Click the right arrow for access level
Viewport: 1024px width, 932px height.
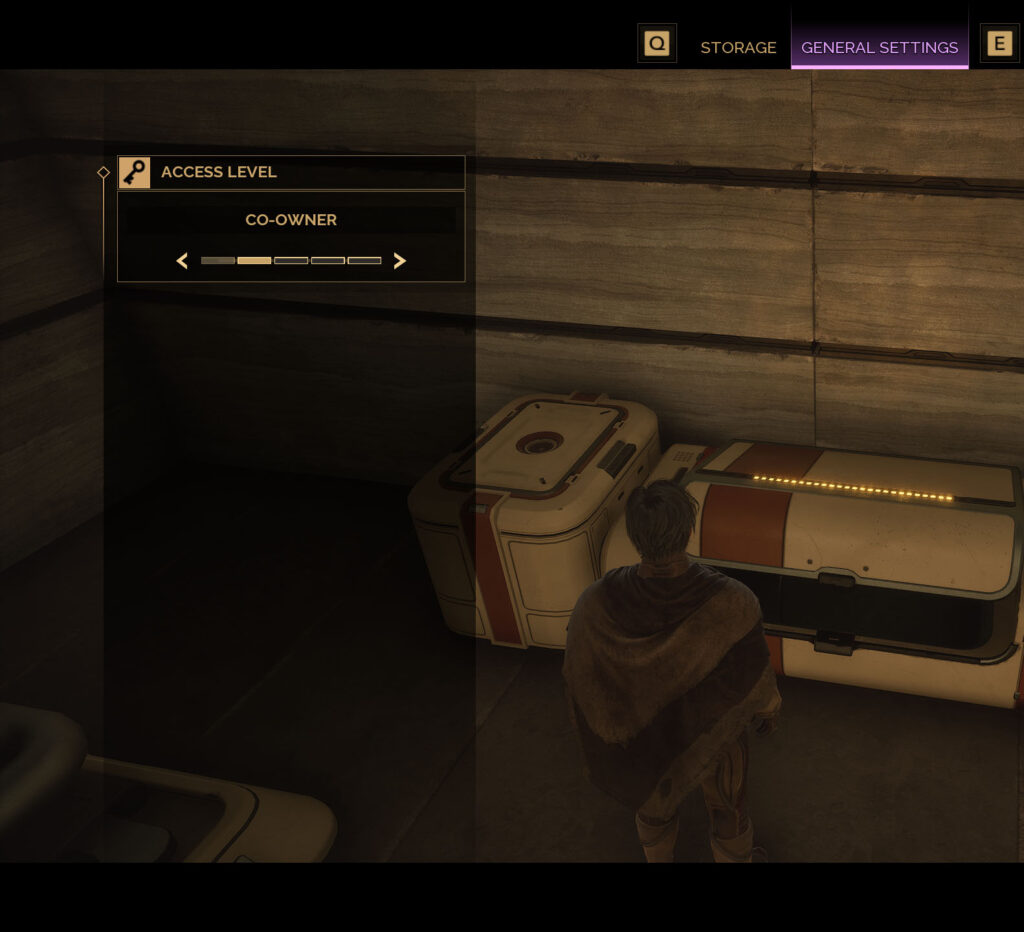point(400,261)
